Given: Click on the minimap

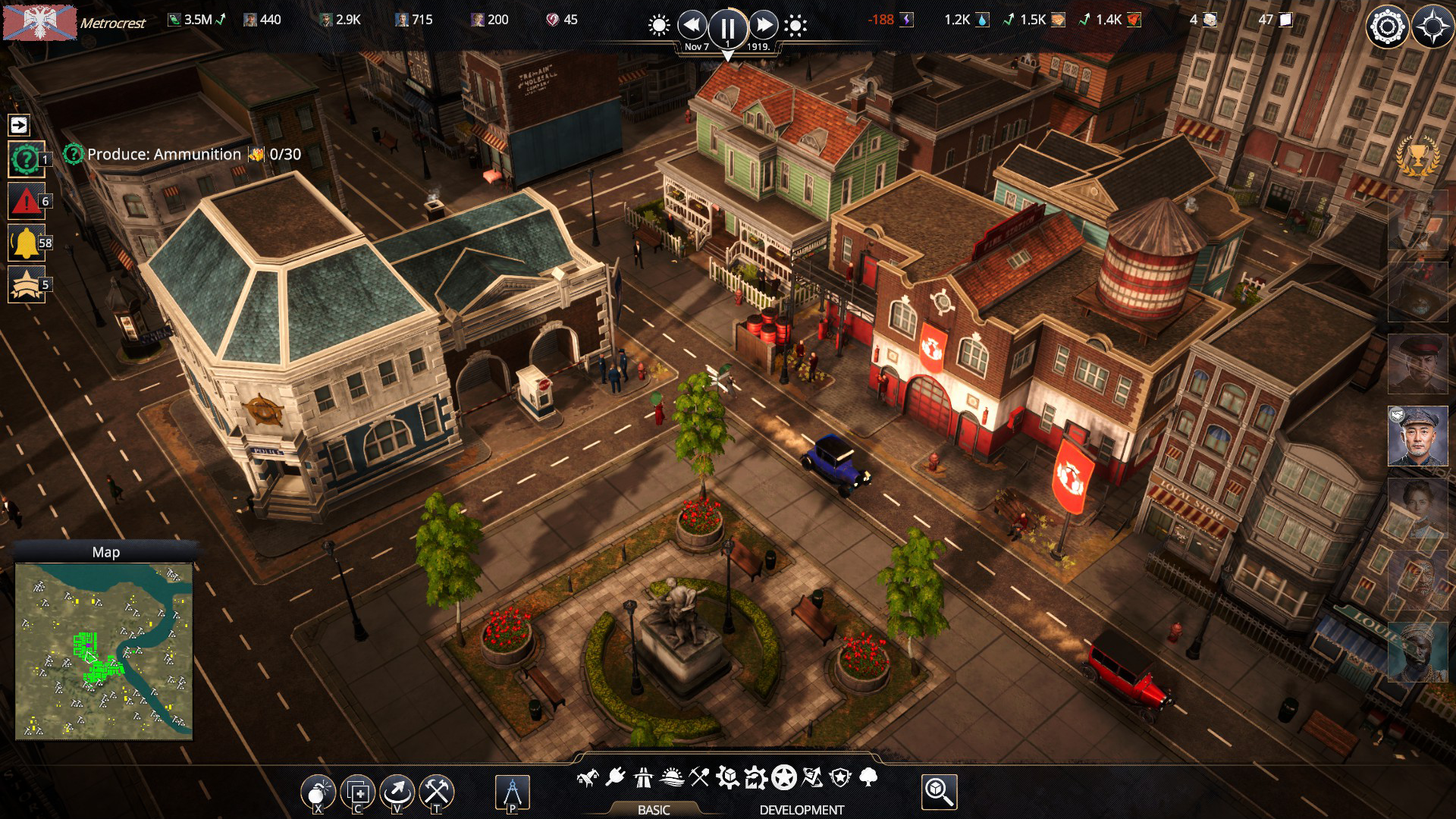Looking at the screenshot, I should (x=104, y=650).
